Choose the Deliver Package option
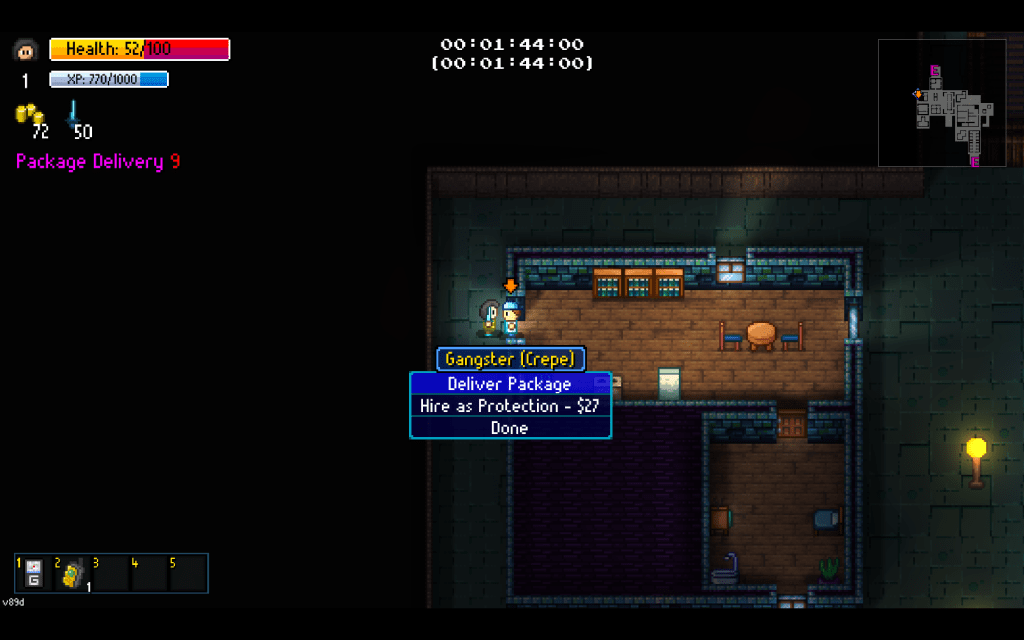The width and height of the screenshot is (1024, 640). (510, 384)
